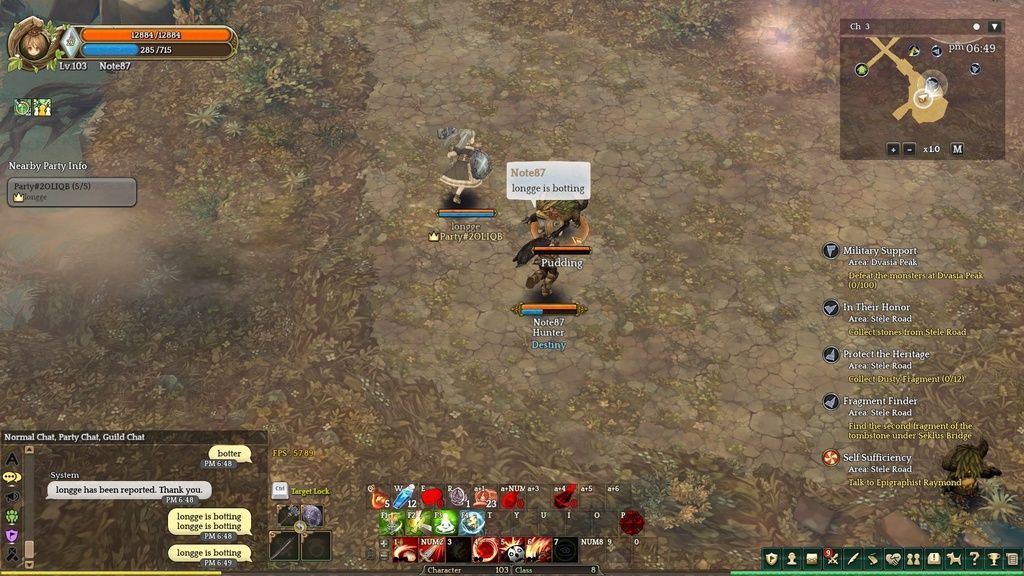Click the nearby party Party#2OLIQB entry
This screenshot has height=576, width=1024.
point(72,191)
